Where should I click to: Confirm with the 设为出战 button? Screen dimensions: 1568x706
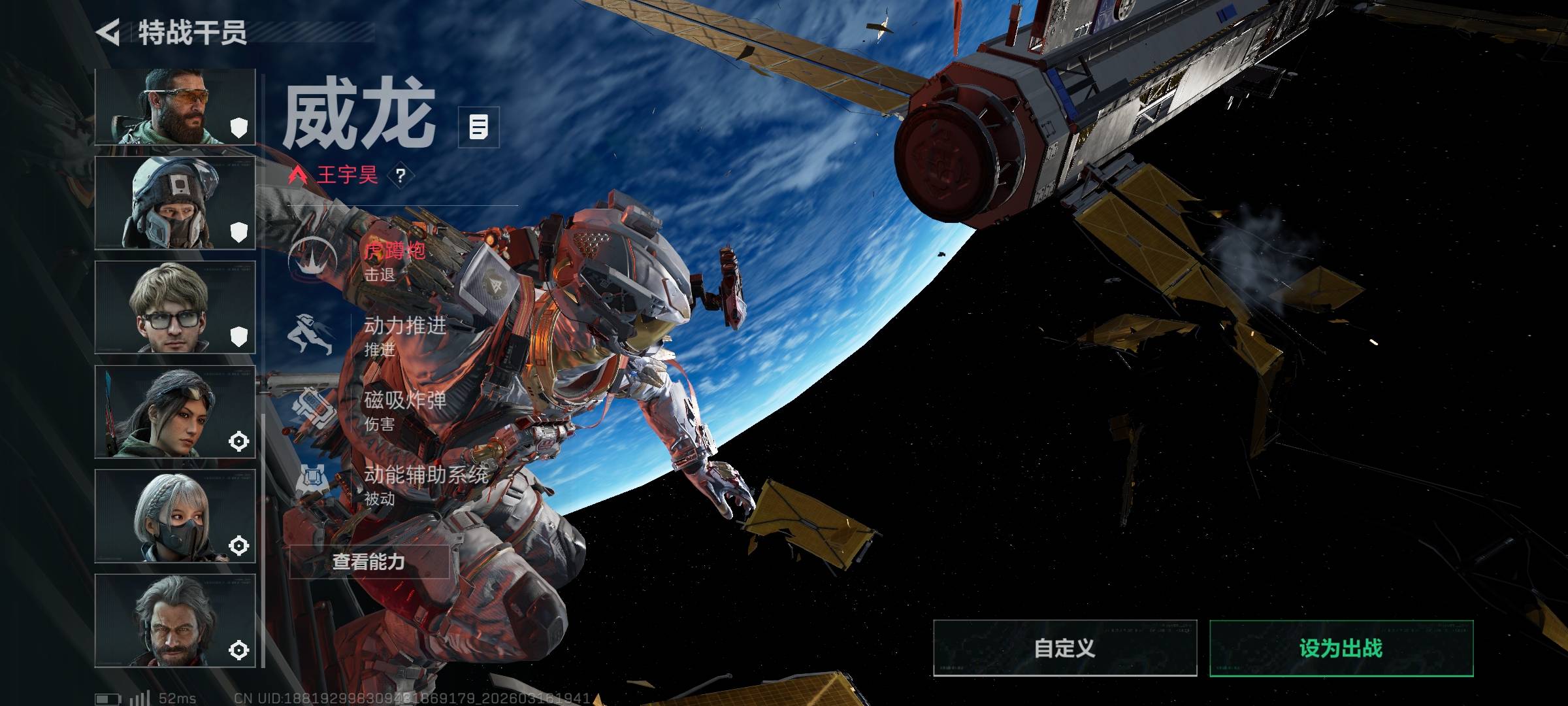click(x=1341, y=648)
